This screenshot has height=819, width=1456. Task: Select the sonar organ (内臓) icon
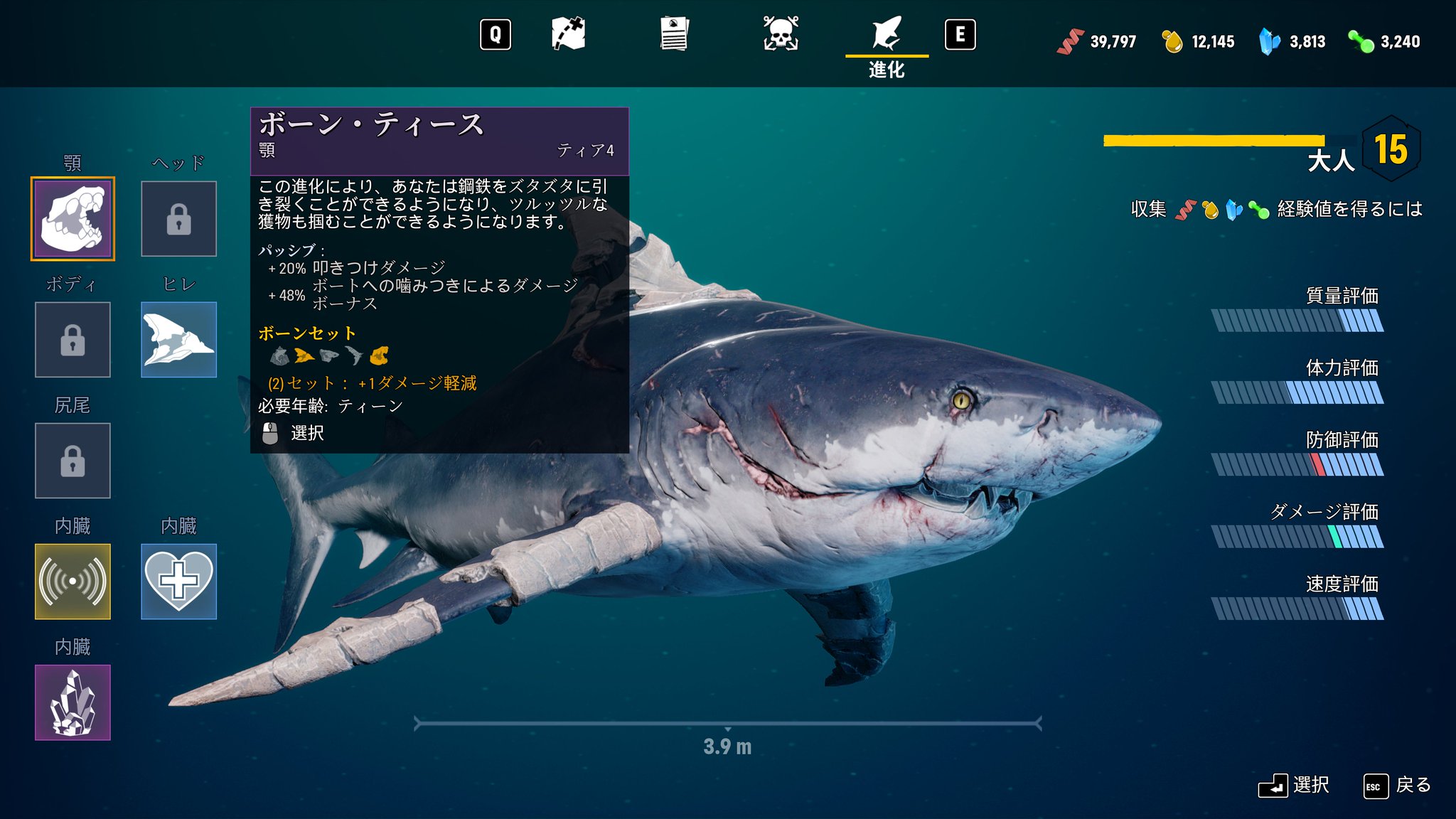coord(72,582)
